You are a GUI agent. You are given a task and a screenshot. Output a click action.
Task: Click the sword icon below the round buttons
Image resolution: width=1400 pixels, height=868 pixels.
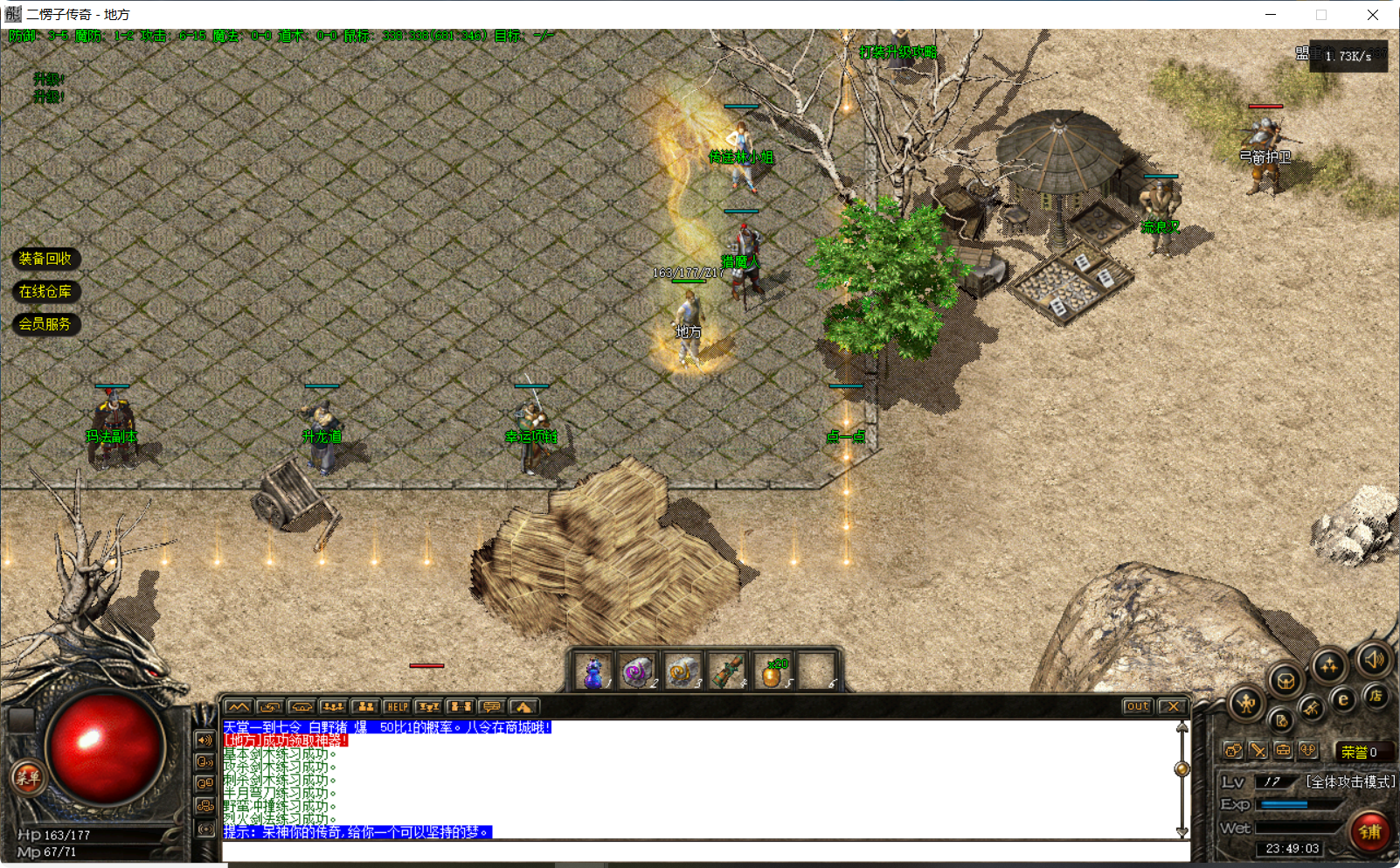pos(1258,752)
